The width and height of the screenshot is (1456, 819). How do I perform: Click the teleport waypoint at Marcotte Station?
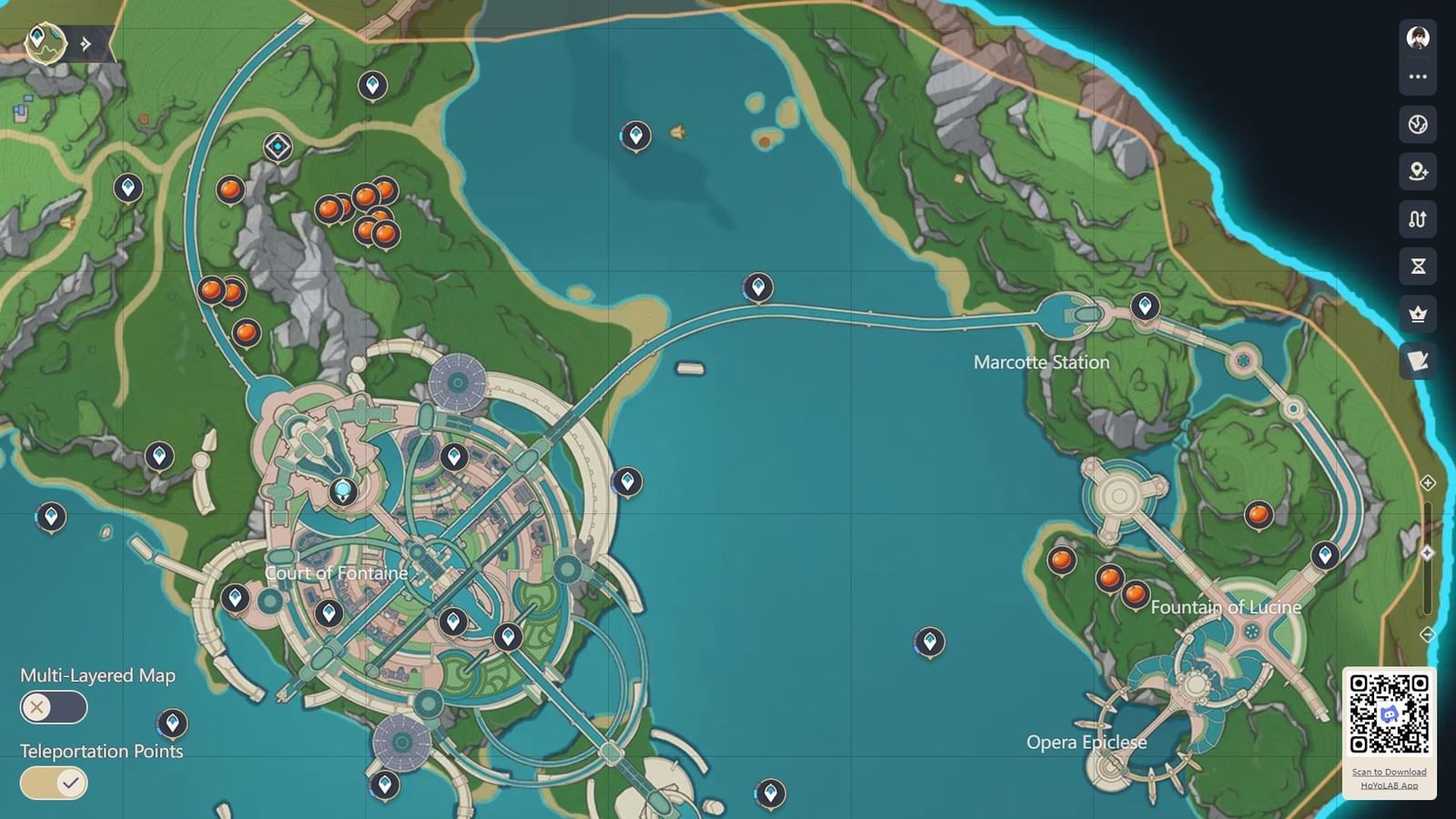click(1143, 306)
